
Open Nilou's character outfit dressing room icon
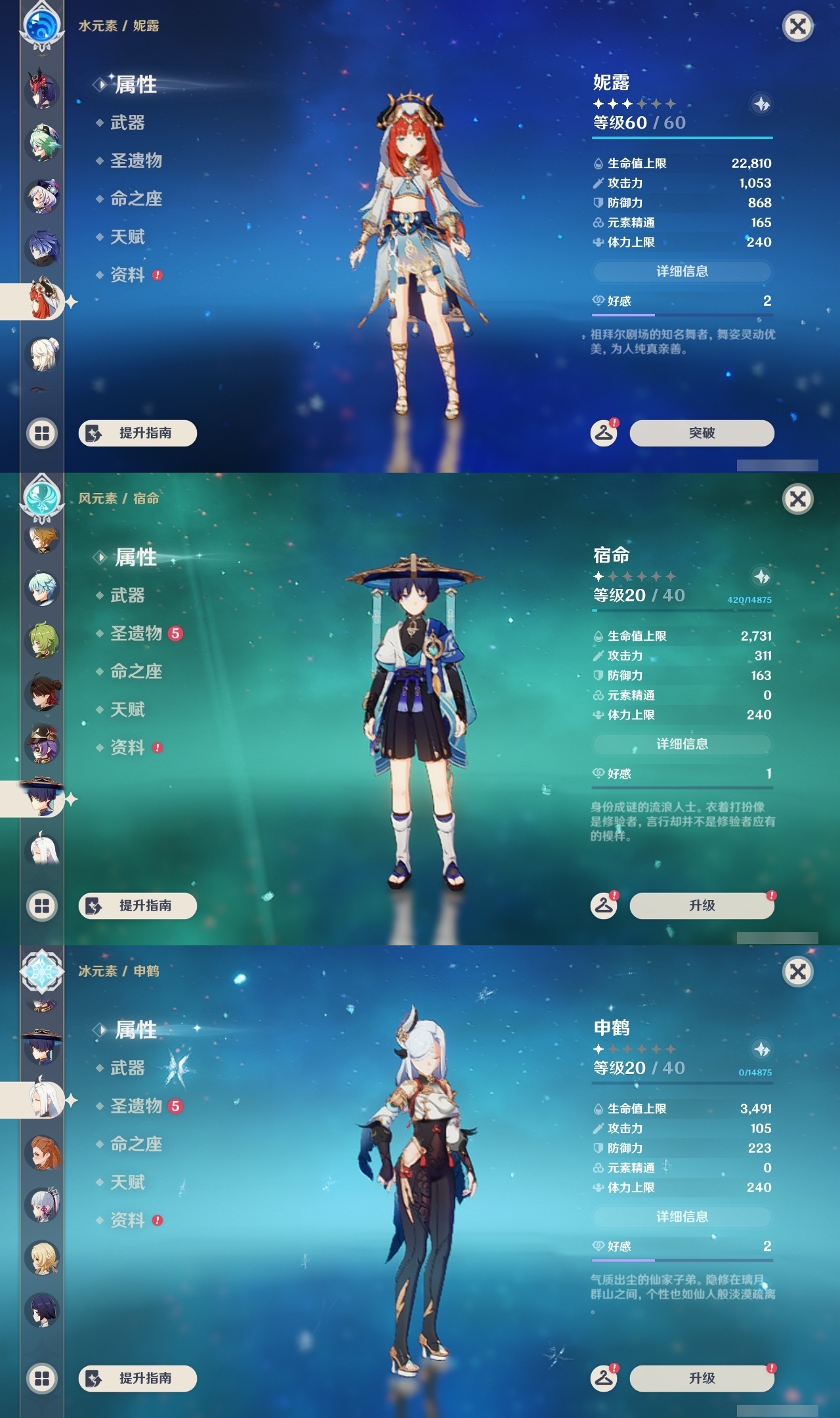604,433
